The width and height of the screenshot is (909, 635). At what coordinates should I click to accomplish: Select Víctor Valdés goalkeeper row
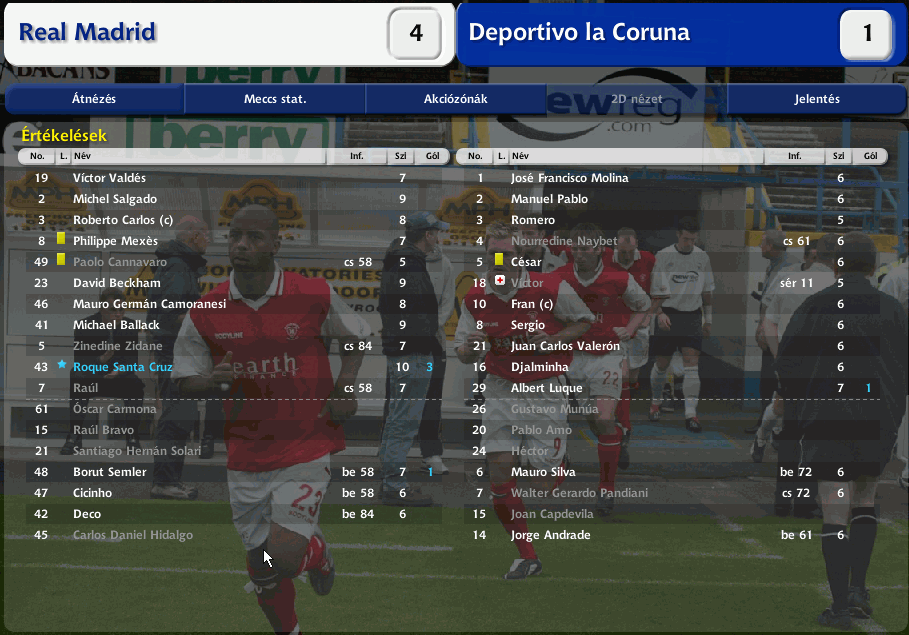pos(109,178)
